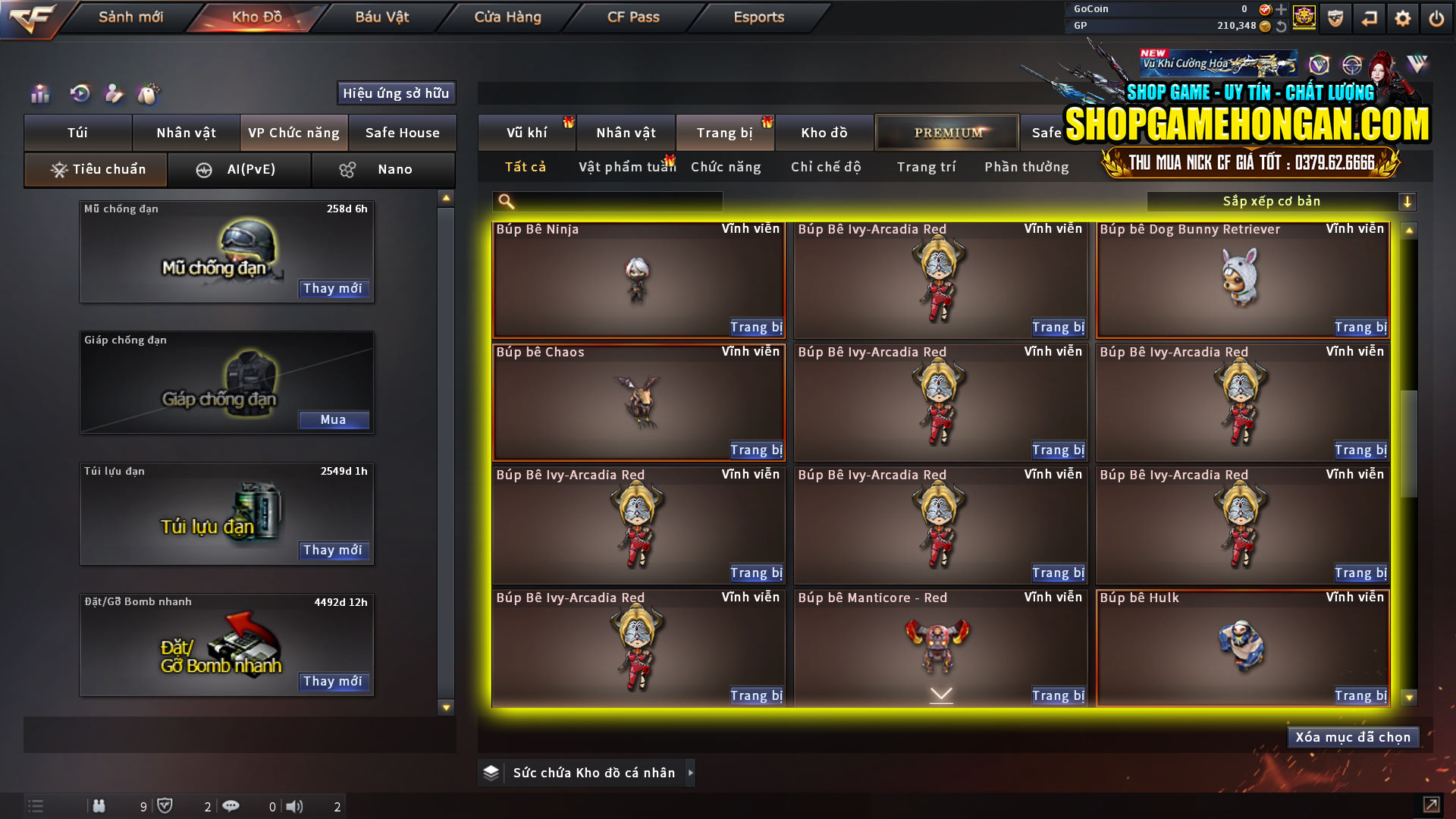Click the pet/mouse icon next to it
The width and height of the screenshot is (1456, 819).
(149, 93)
